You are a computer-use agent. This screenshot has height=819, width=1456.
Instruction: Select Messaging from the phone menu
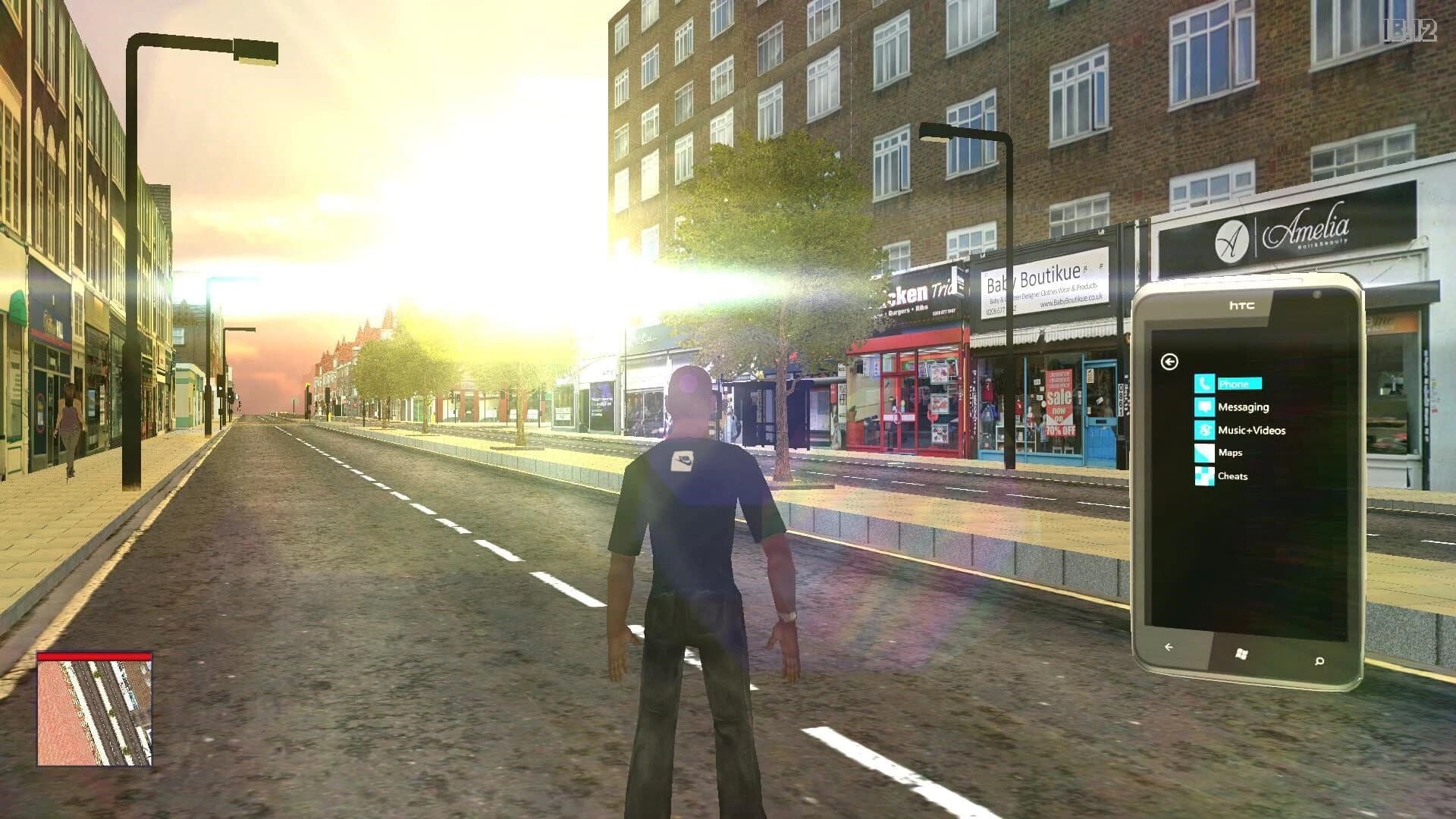point(1244,407)
